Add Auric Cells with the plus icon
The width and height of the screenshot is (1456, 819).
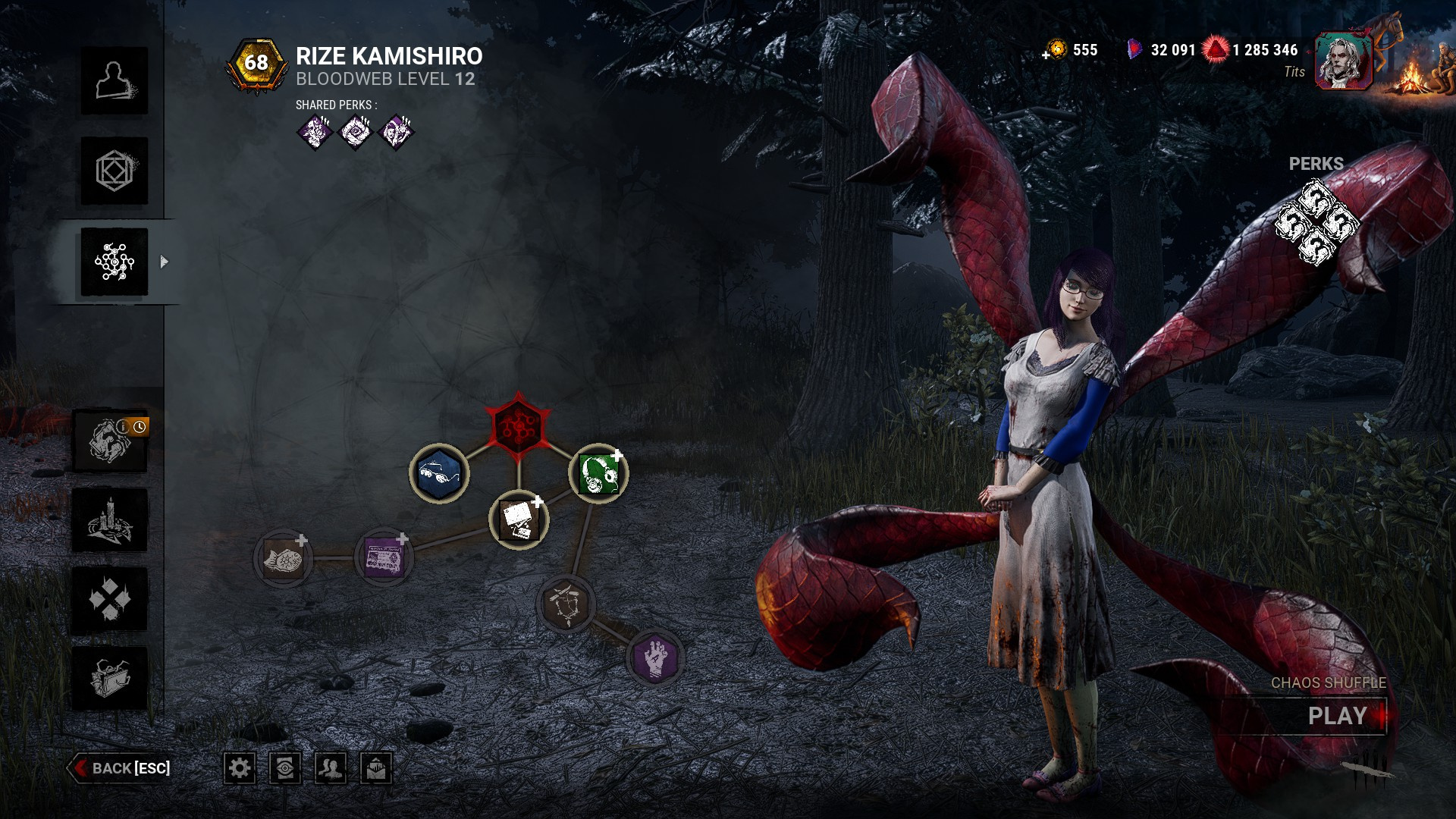coord(1046,55)
